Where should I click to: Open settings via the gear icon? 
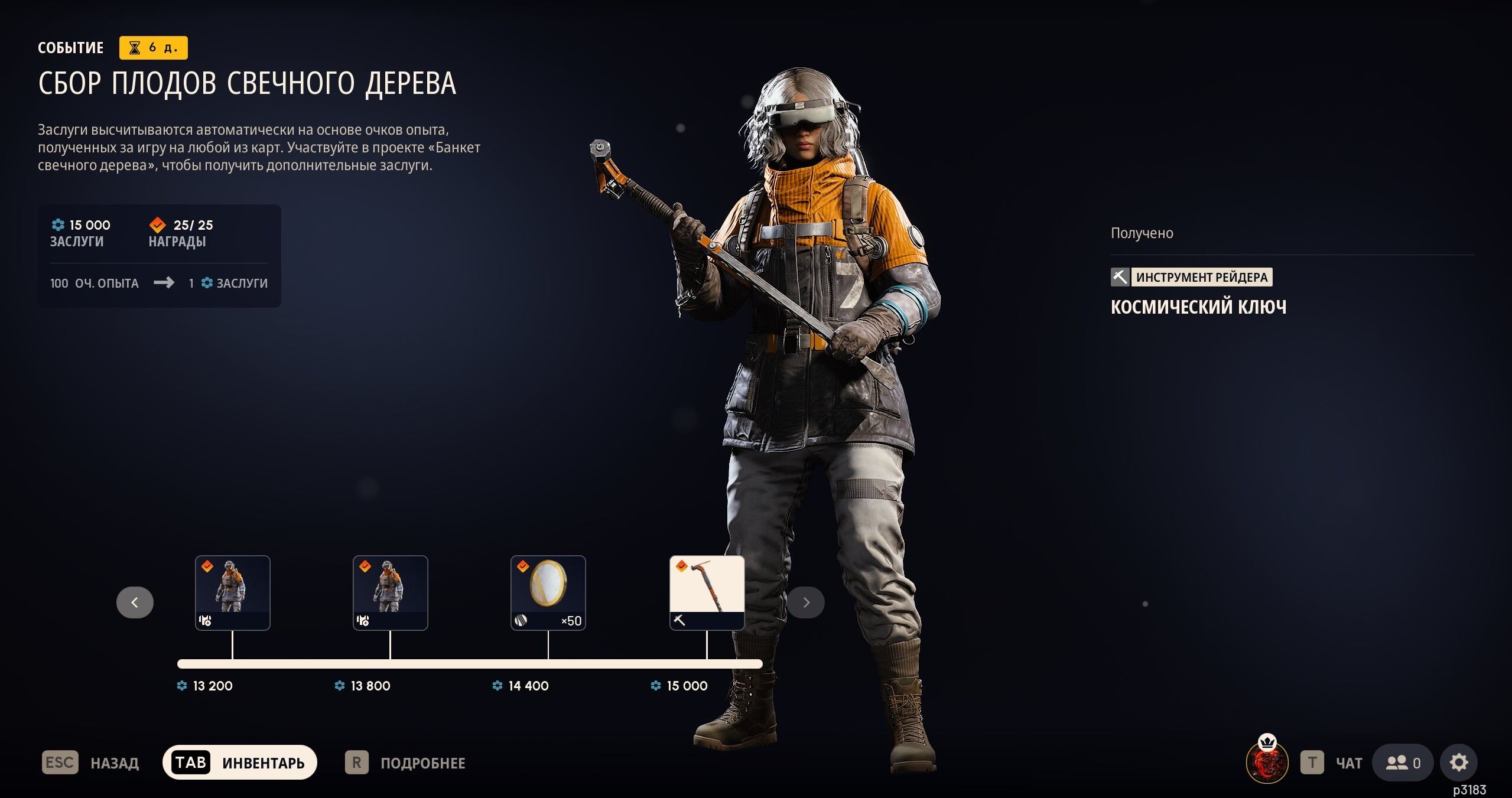[x=1459, y=762]
